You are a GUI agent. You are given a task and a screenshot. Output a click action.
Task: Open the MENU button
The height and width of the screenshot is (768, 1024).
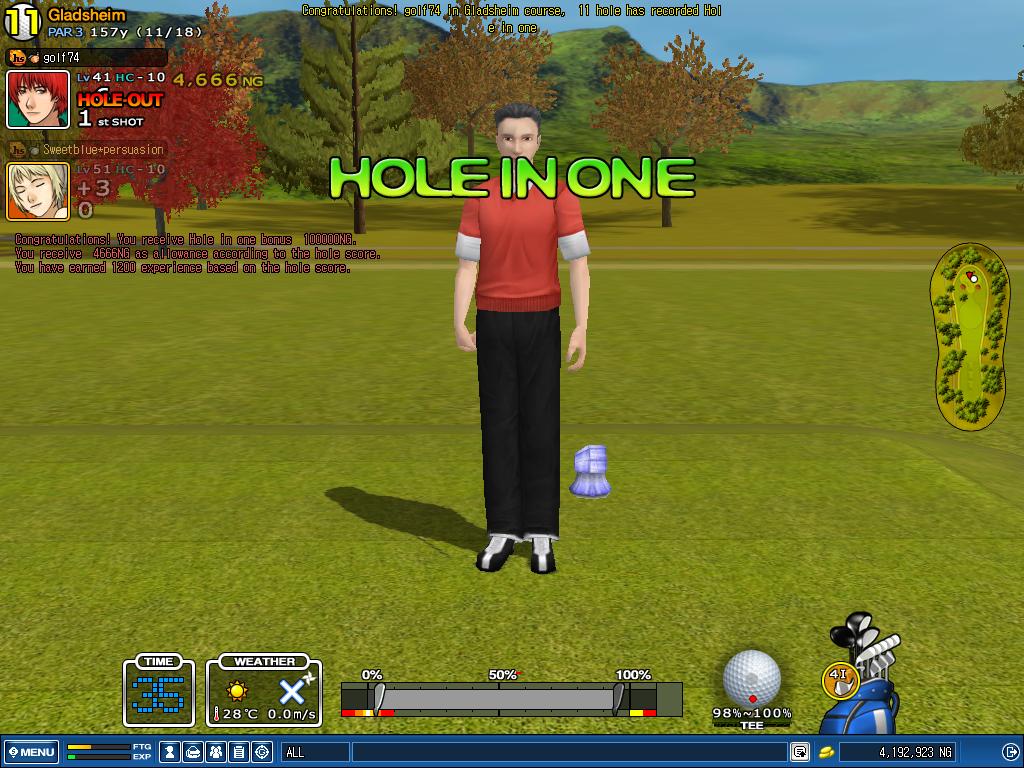[x=32, y=752]
